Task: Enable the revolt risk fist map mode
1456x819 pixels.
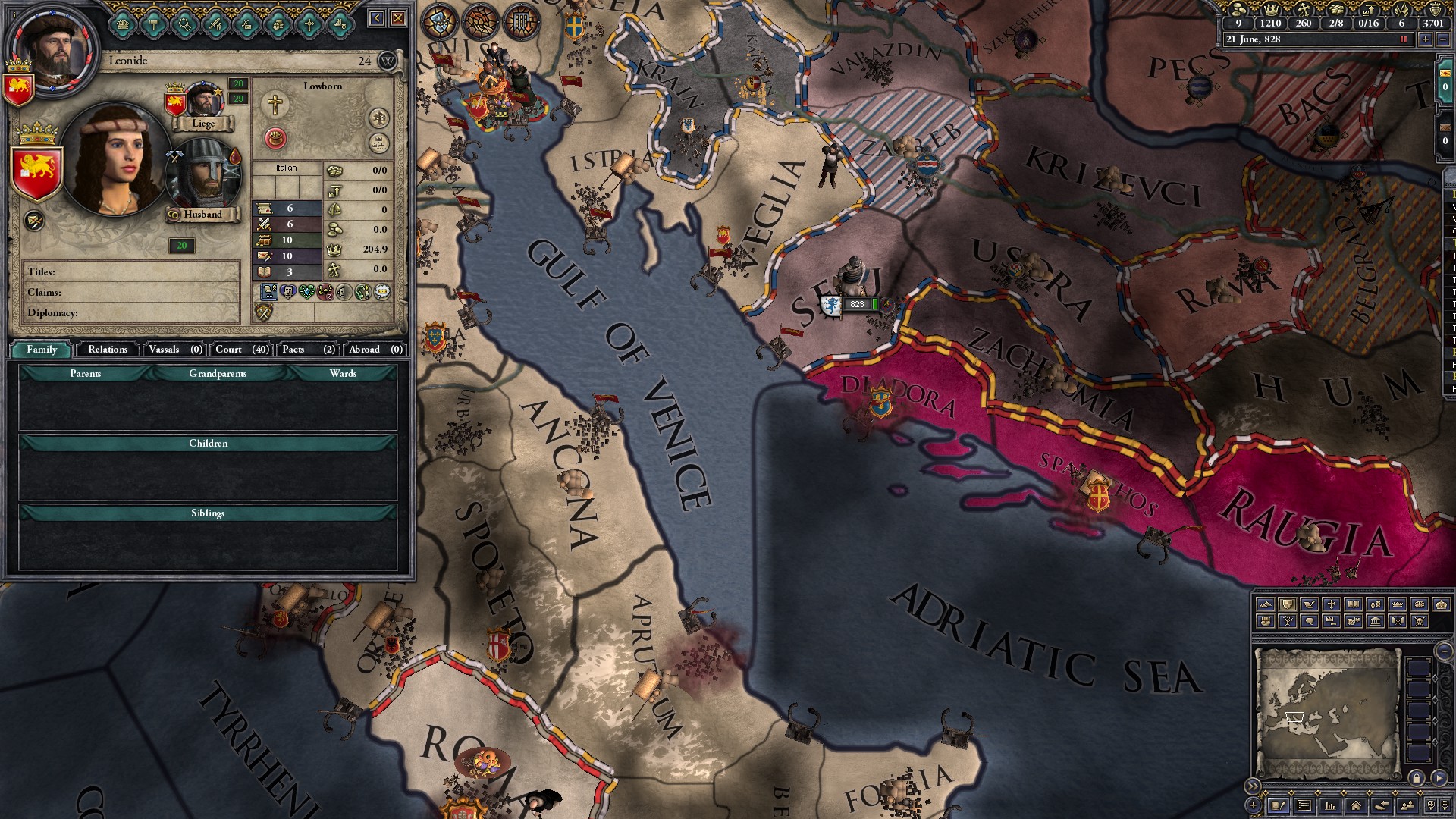Action: (1266, 622)
